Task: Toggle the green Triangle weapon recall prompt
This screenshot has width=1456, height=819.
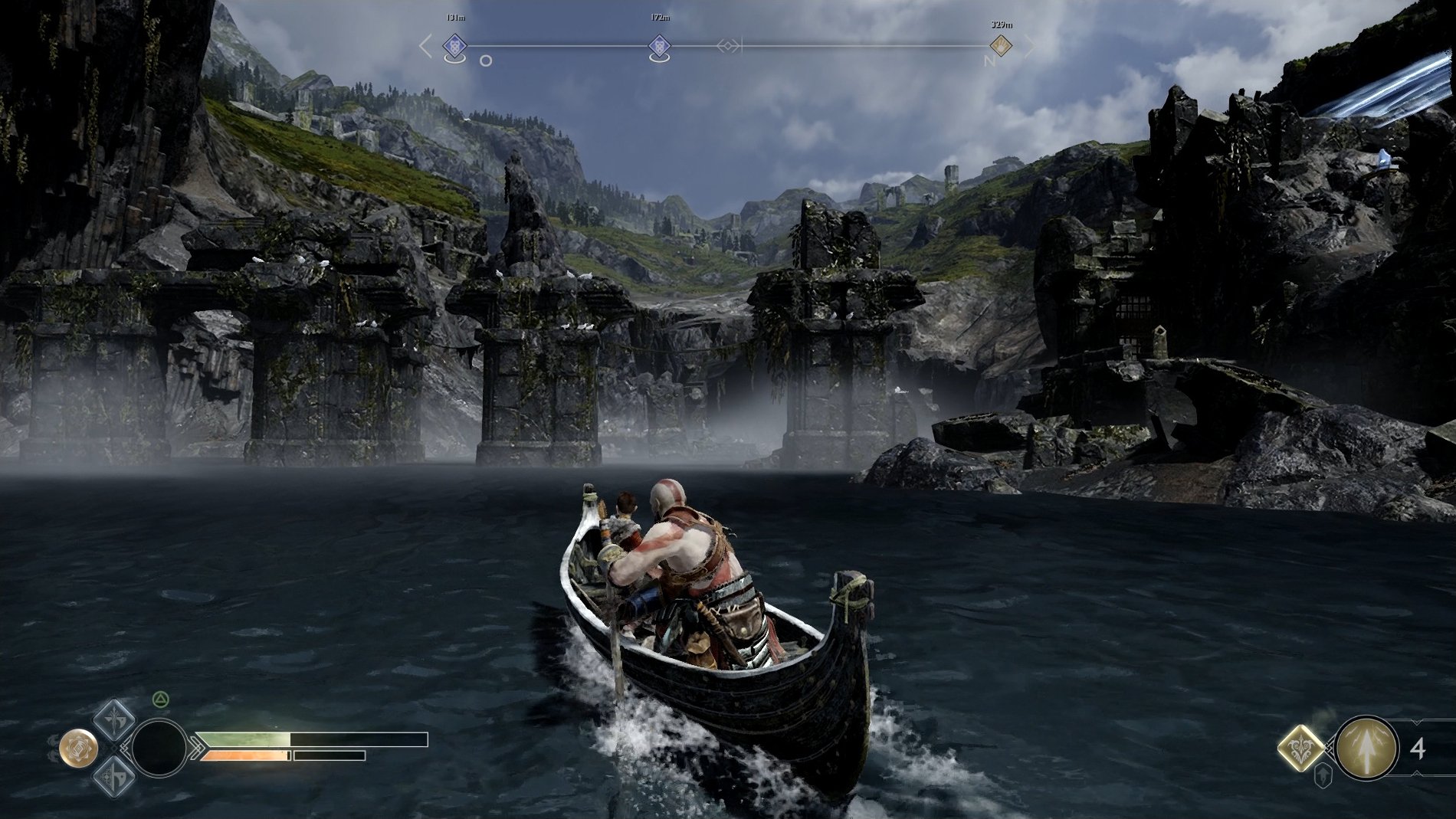Action: (x=161, y=698)
